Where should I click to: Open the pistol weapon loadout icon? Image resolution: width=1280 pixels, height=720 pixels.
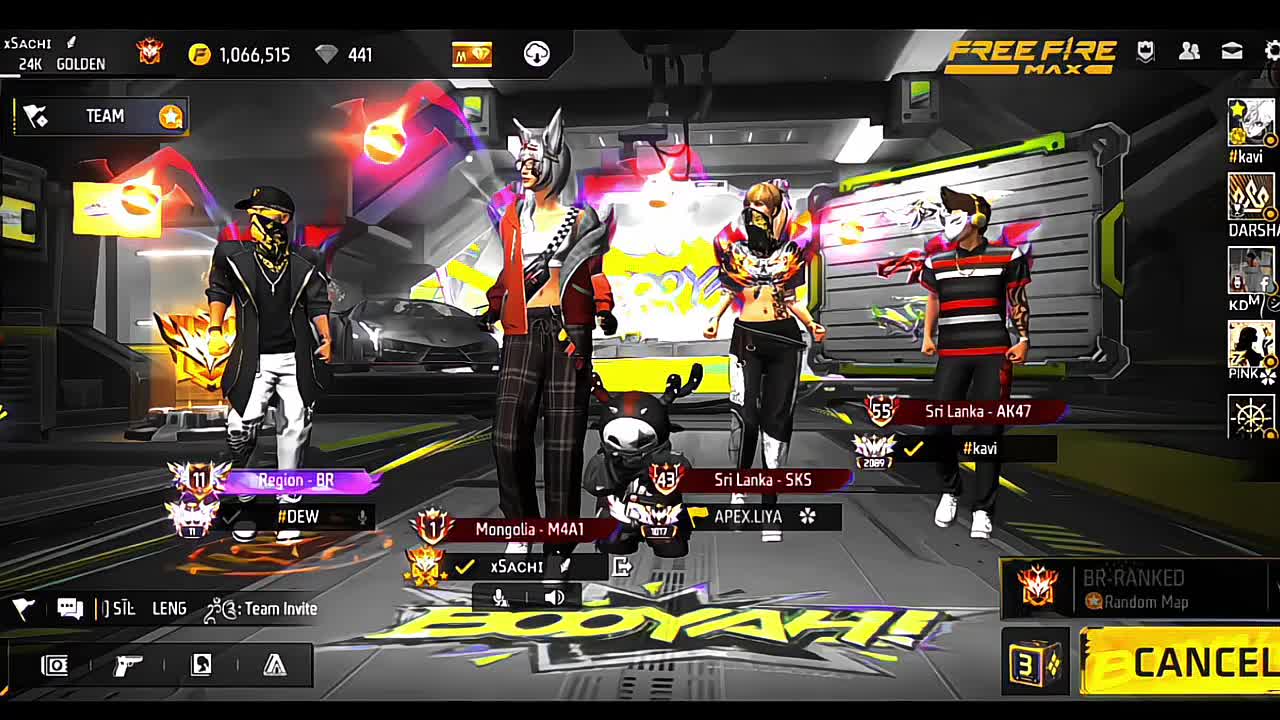point(128,665)
